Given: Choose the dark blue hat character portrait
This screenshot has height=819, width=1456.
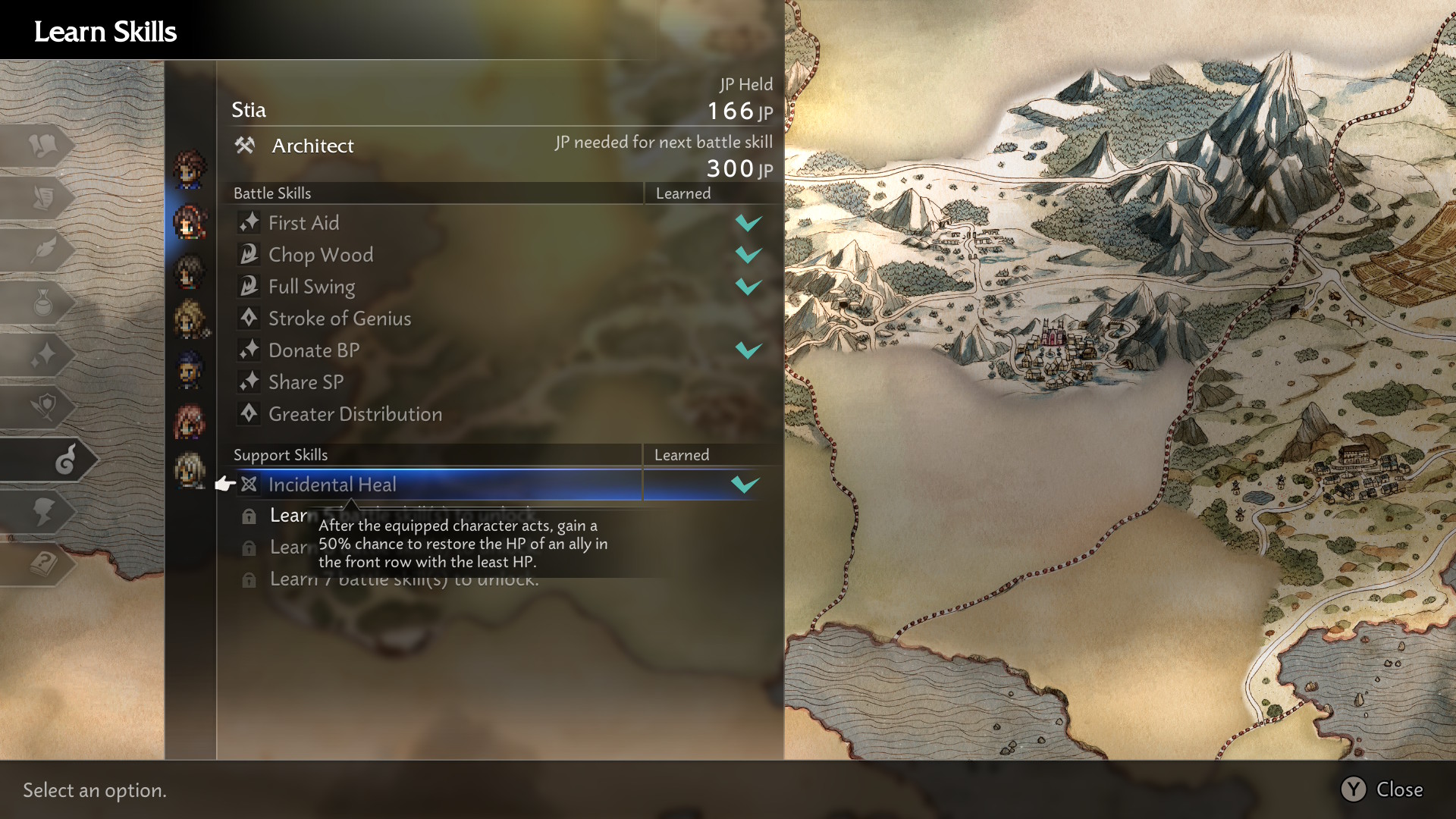Looking at the screenshot, I should tap(190, 372).
